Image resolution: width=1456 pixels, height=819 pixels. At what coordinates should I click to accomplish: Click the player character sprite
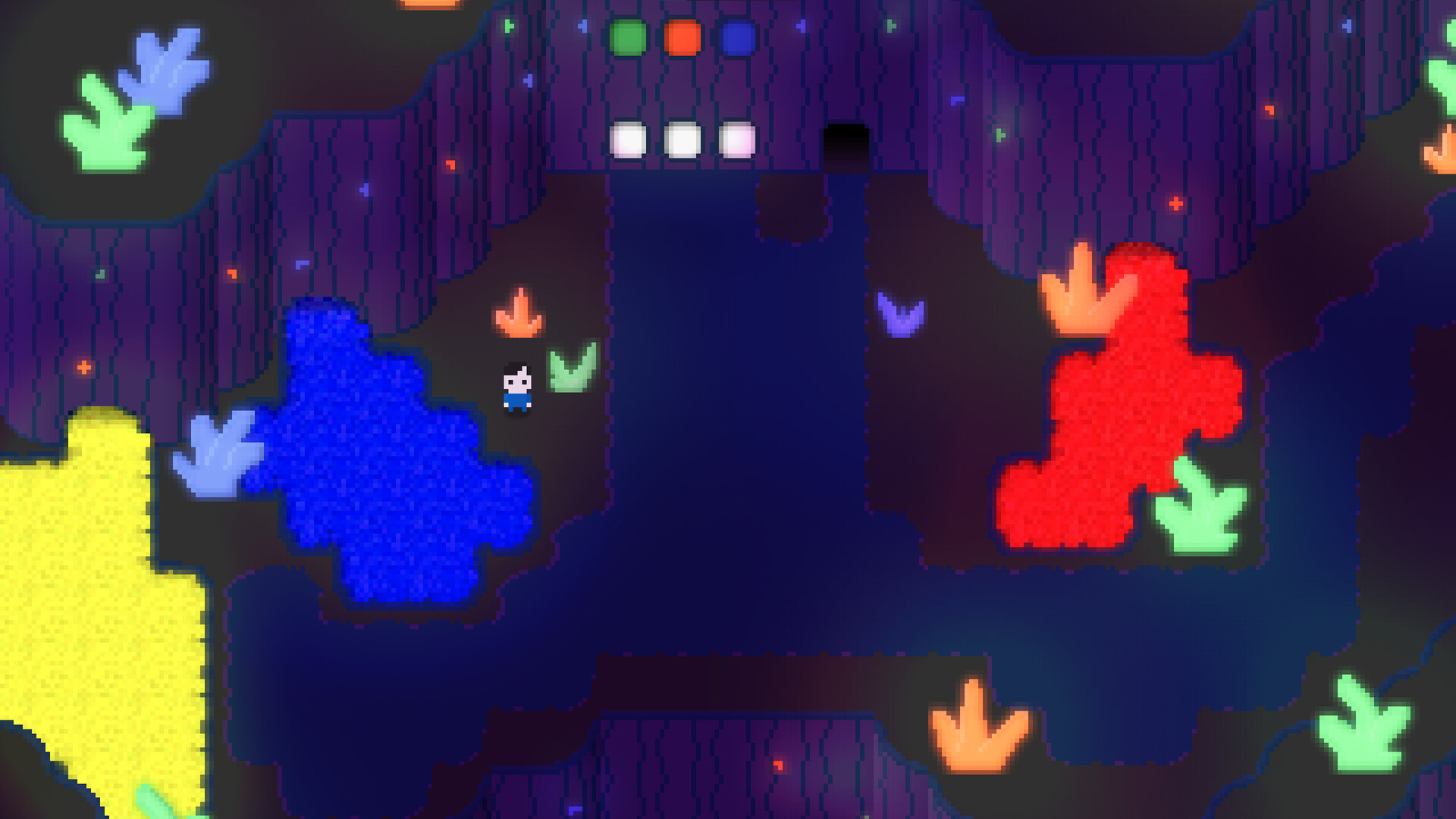point(516,387)
